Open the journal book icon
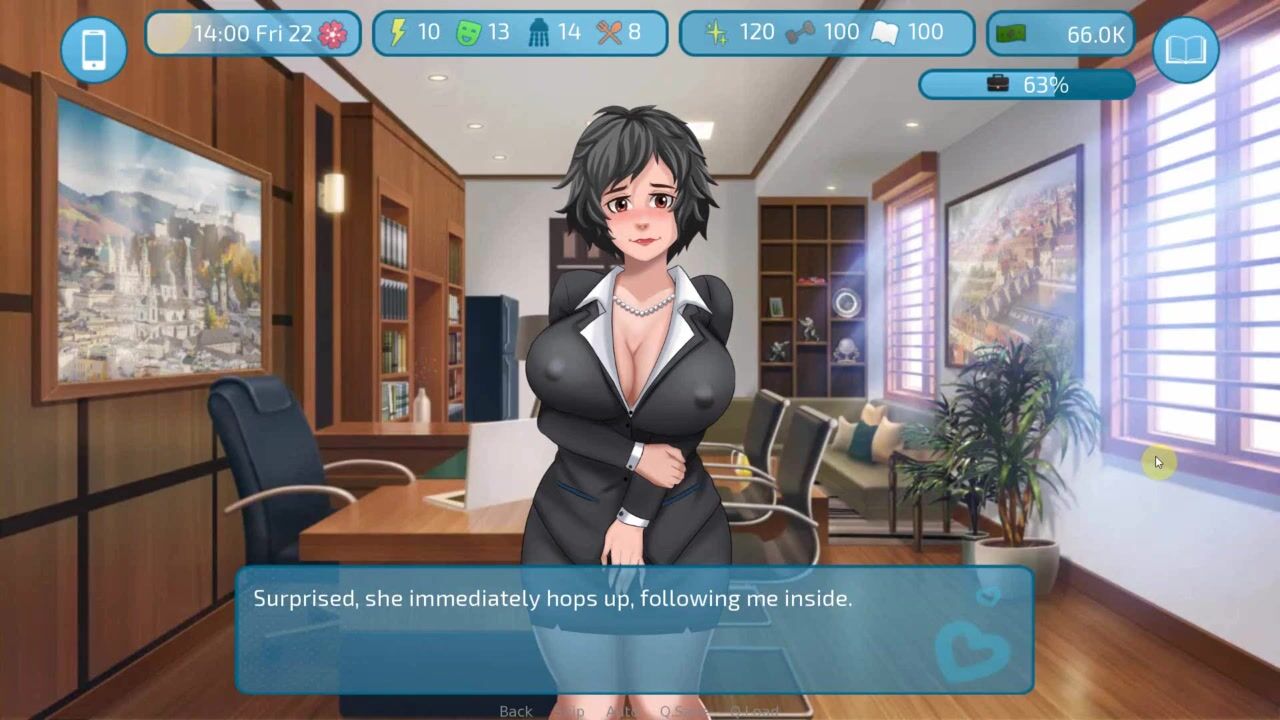 1185,49
